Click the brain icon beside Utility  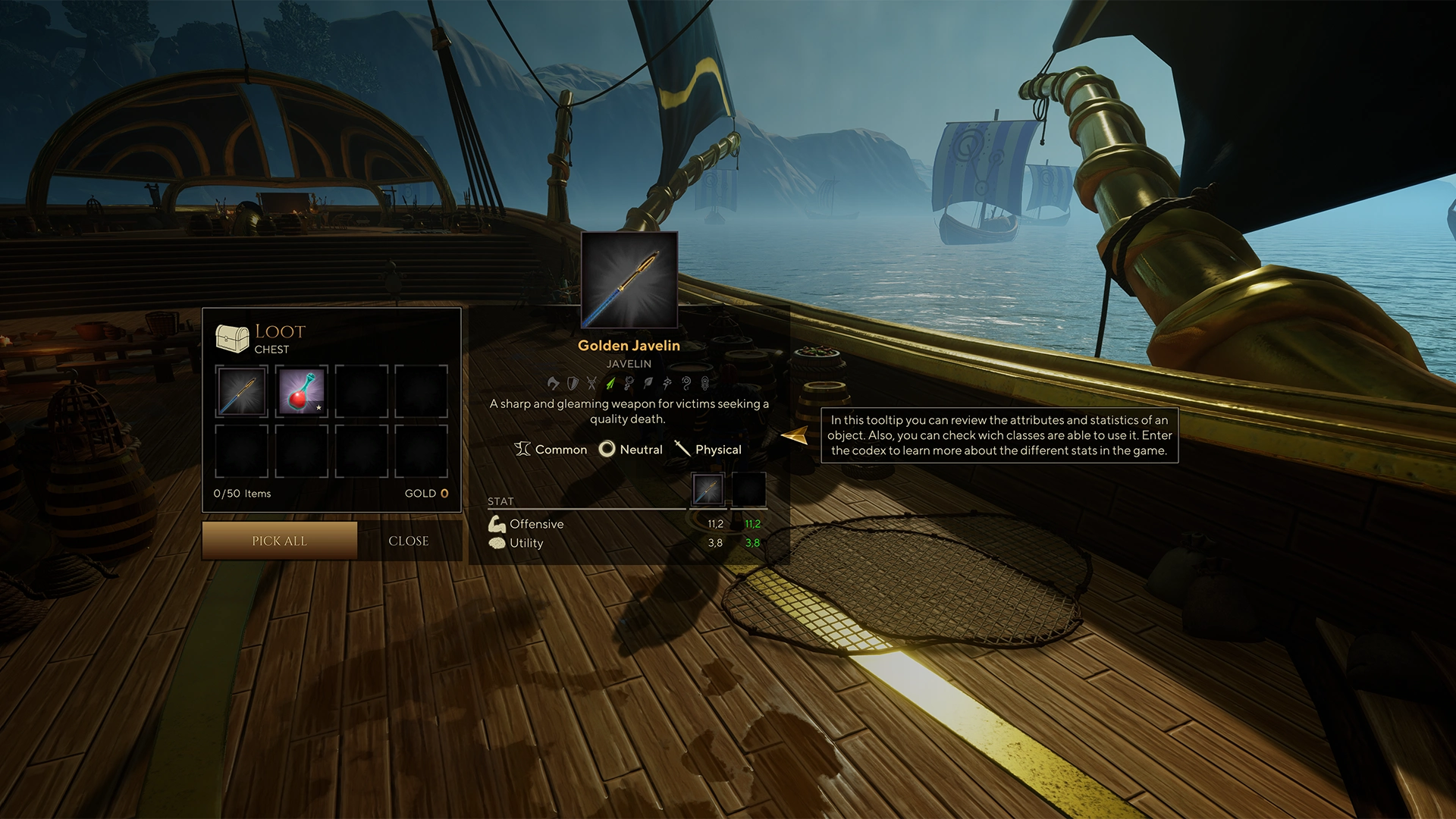point(497,543)
